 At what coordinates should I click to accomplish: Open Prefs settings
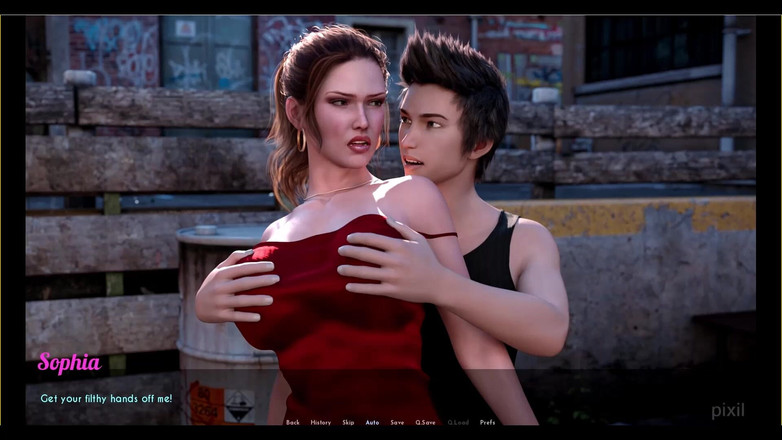[487, 423]
